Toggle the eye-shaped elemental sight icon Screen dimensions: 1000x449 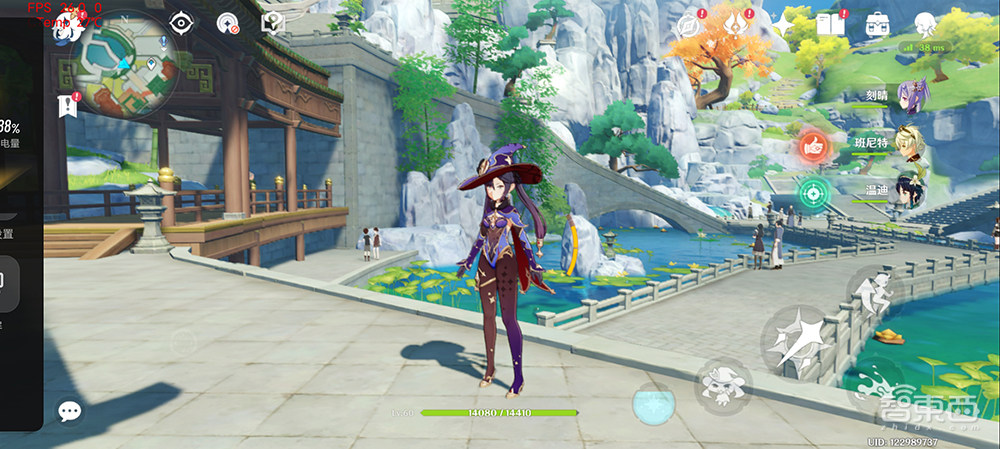(181, 23)
